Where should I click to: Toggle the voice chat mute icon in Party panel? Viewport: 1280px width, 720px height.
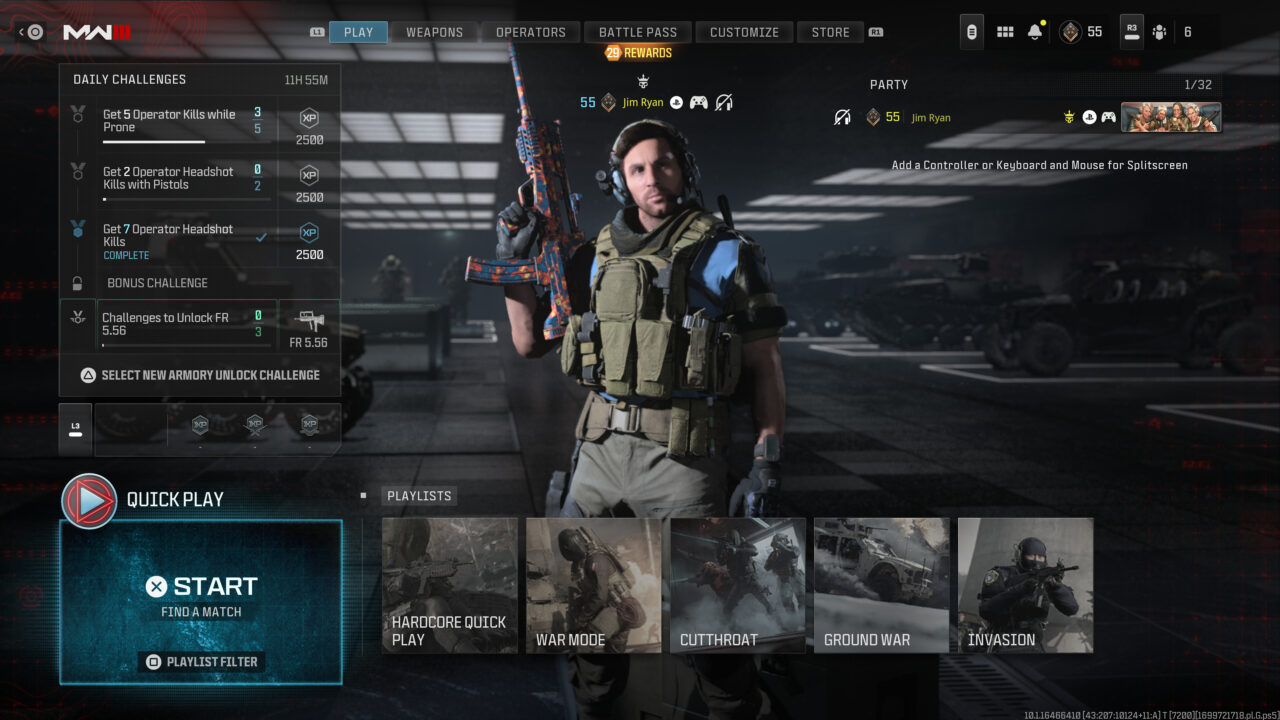[841, 117]
